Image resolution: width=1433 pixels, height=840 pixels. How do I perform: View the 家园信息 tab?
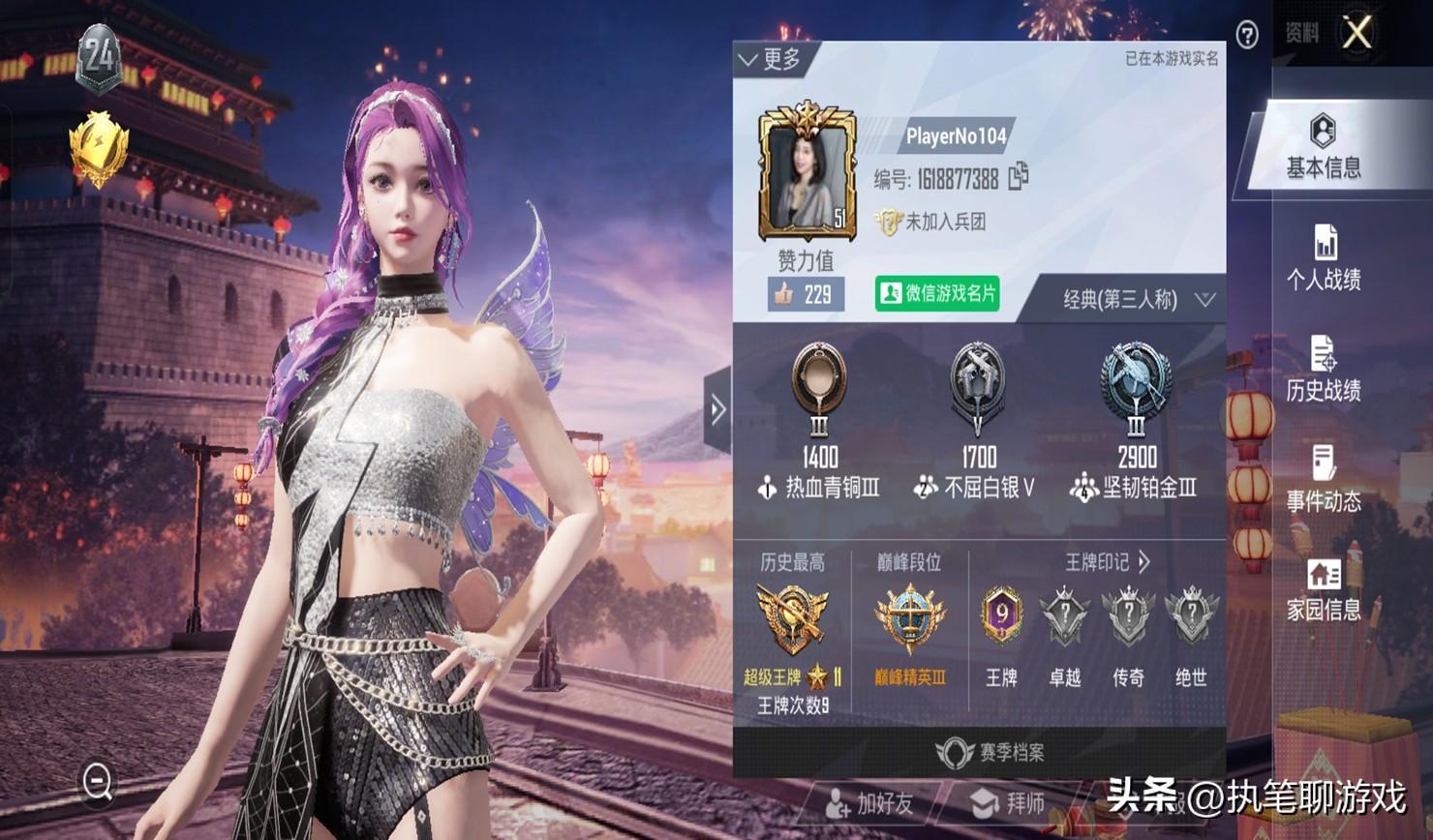tap(1323, 589)
